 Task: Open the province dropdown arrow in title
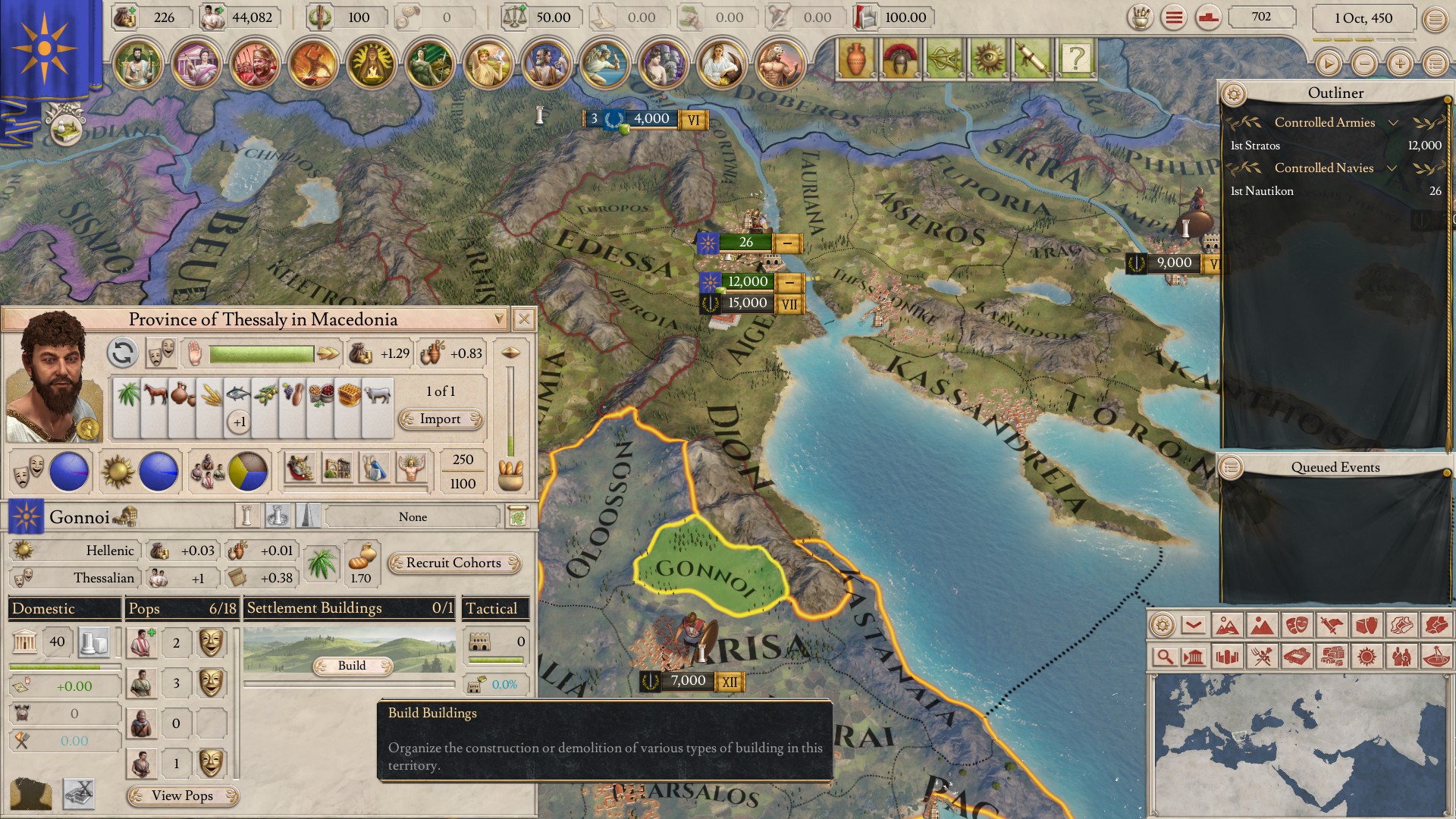498,319
